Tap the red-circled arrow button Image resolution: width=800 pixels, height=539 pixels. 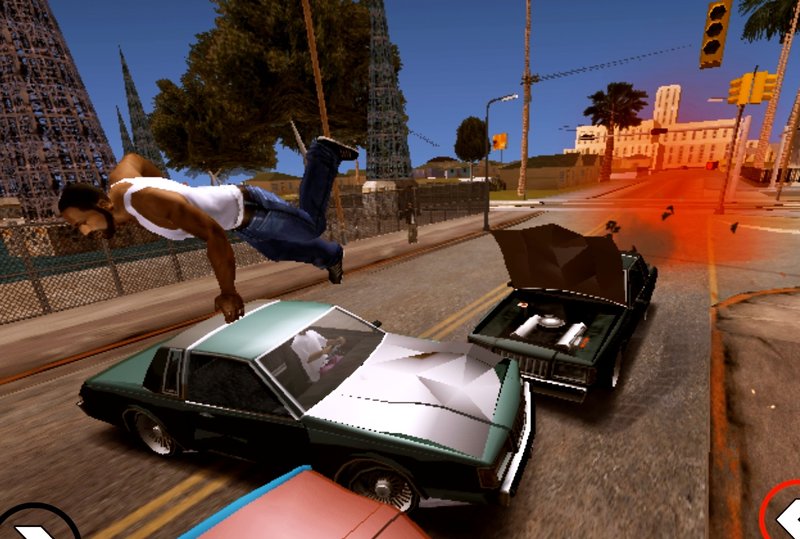pyautogui.click(x=785, y=516)
